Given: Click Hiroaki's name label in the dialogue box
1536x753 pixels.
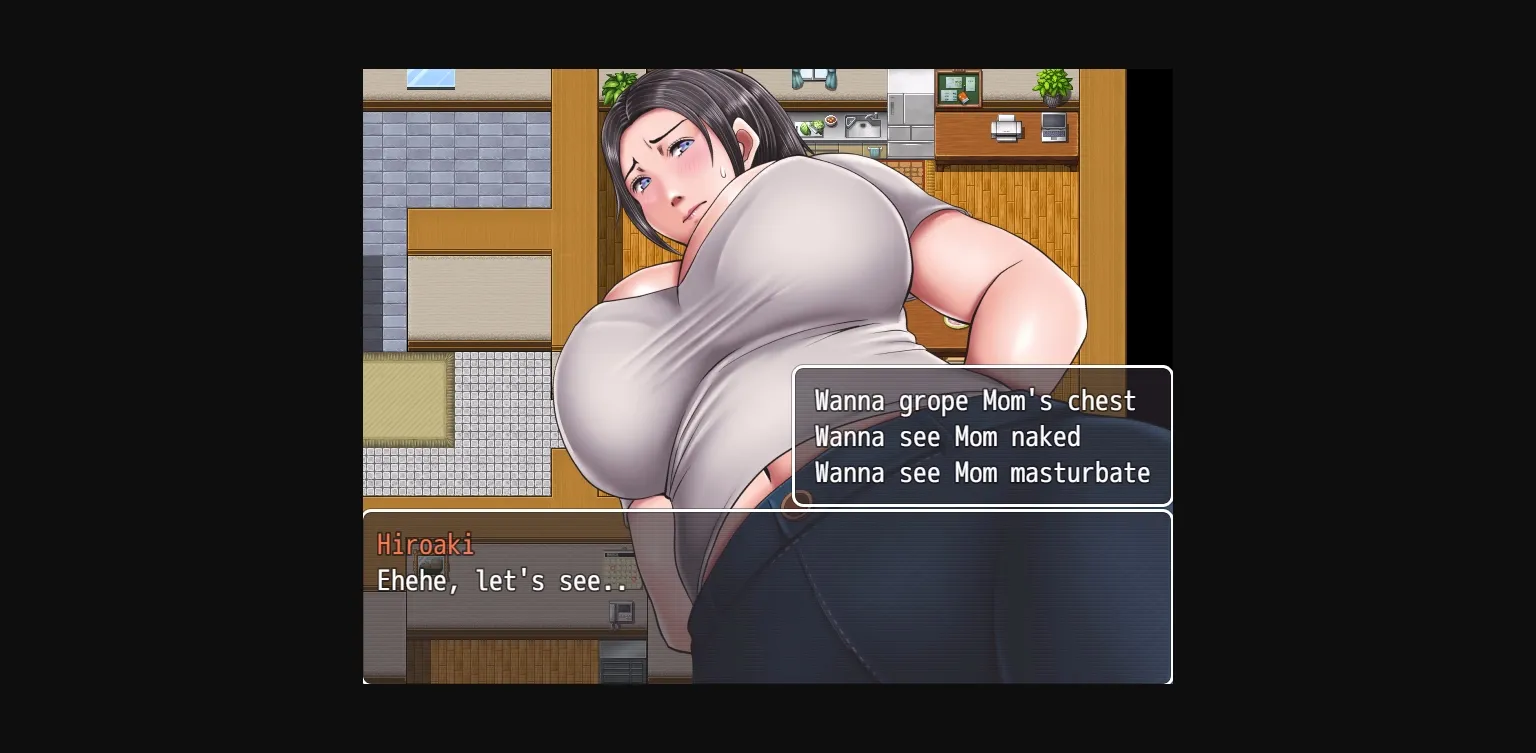Looking at the screenshot, I should pos(425,545).
